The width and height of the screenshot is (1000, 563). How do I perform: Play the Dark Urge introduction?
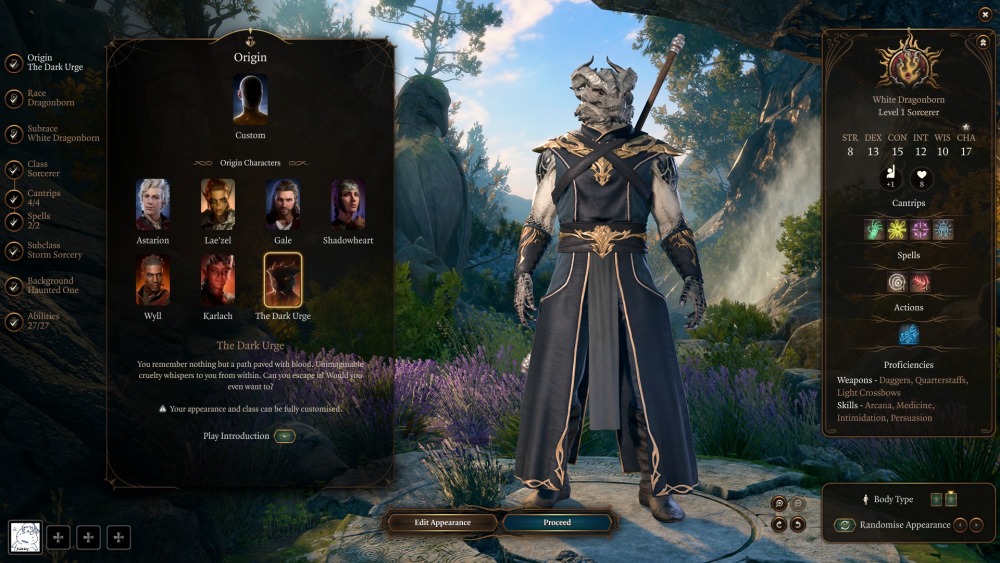point(284,436)
